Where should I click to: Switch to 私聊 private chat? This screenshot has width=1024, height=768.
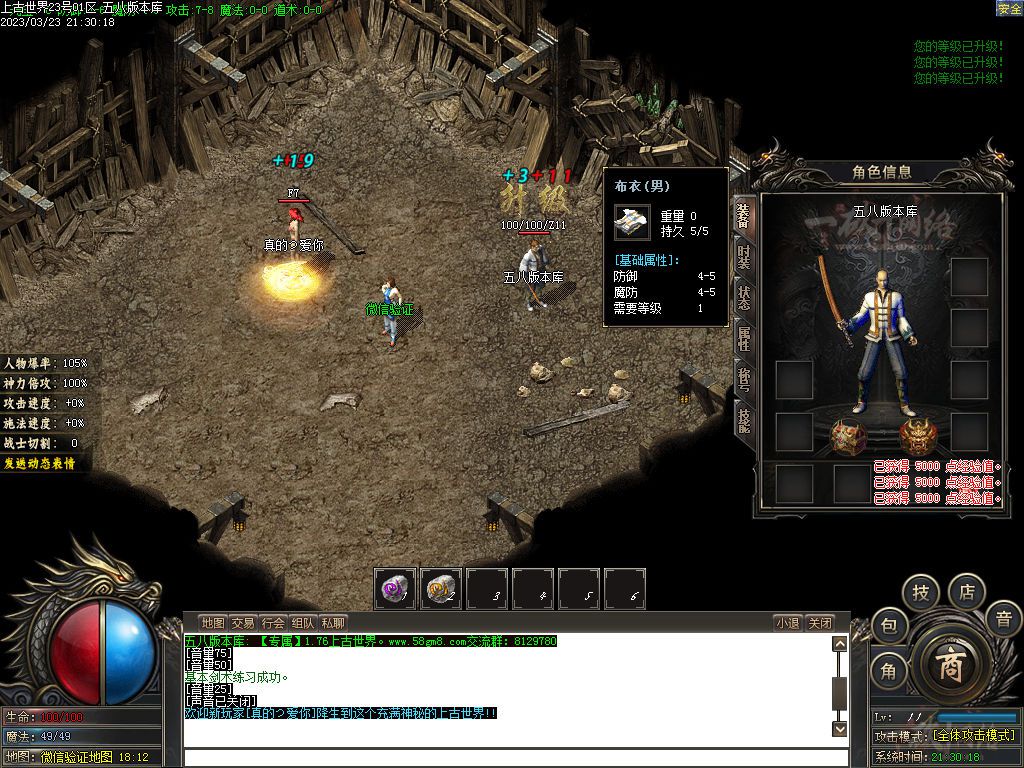333,623
